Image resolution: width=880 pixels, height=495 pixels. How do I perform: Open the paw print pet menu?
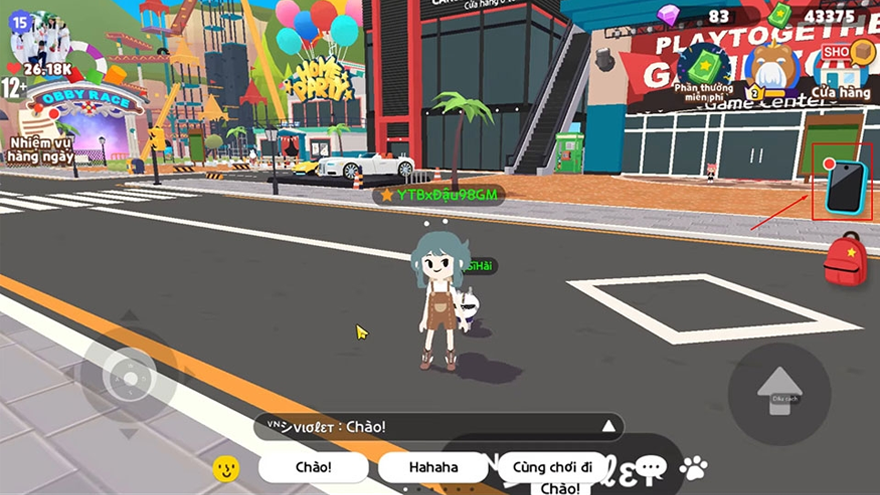tap(693, 466)
